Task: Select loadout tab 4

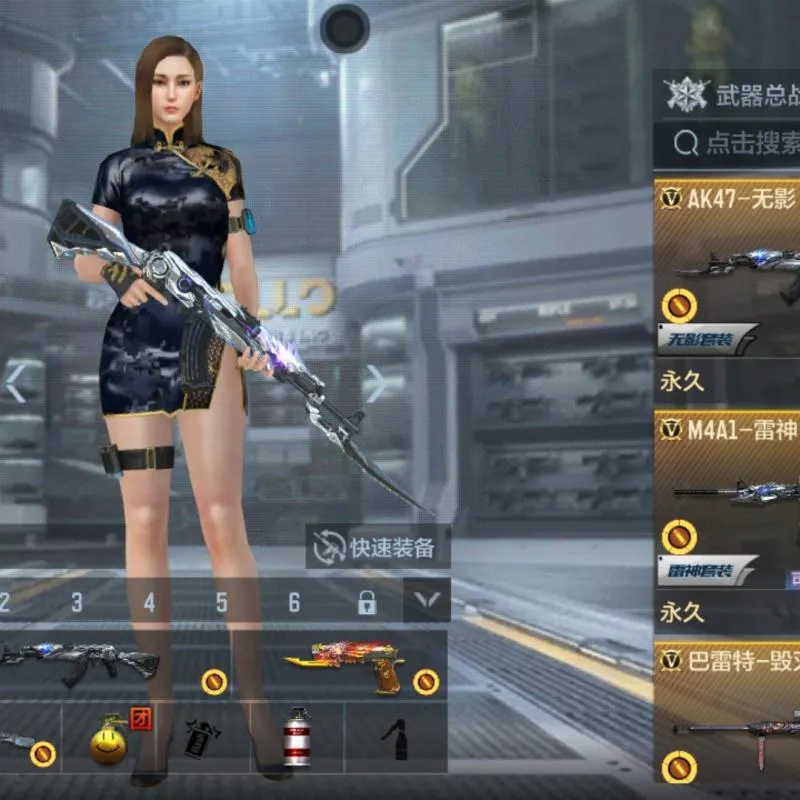Action: pos(149,602)
